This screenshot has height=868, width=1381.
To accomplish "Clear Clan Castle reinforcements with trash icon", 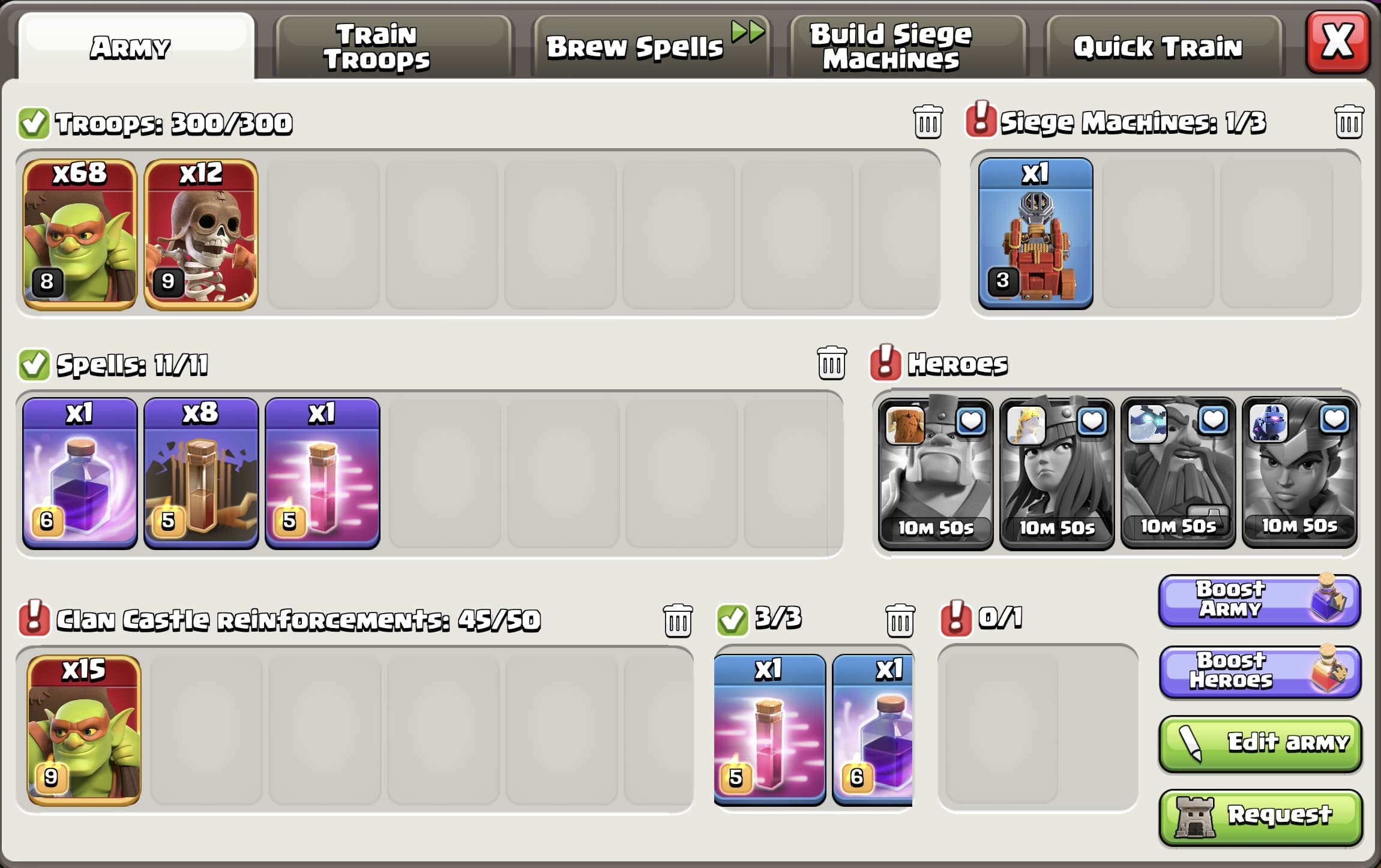I will [677, 621].
